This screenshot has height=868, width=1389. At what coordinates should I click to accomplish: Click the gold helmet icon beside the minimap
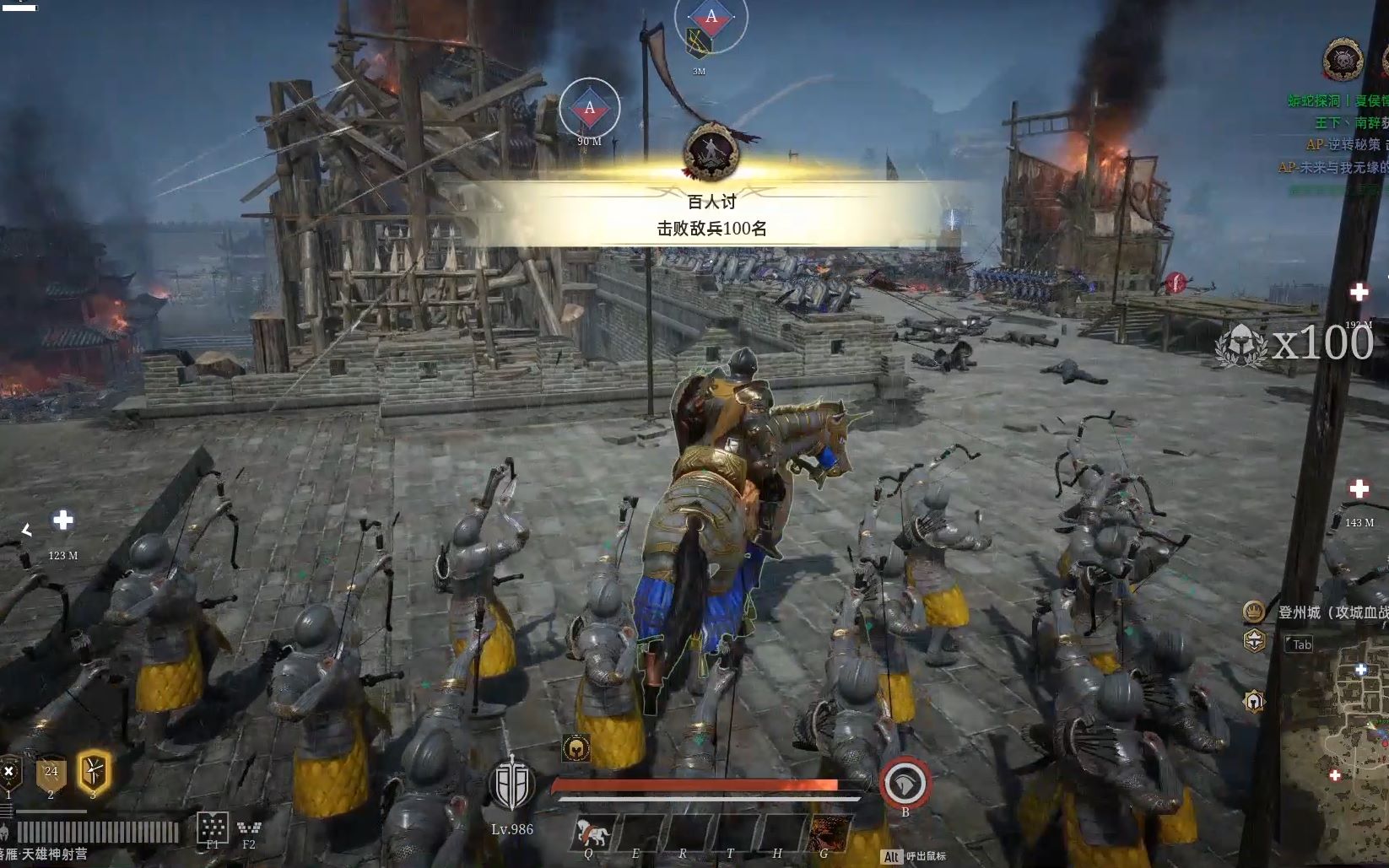click(x=1254, y=701)
